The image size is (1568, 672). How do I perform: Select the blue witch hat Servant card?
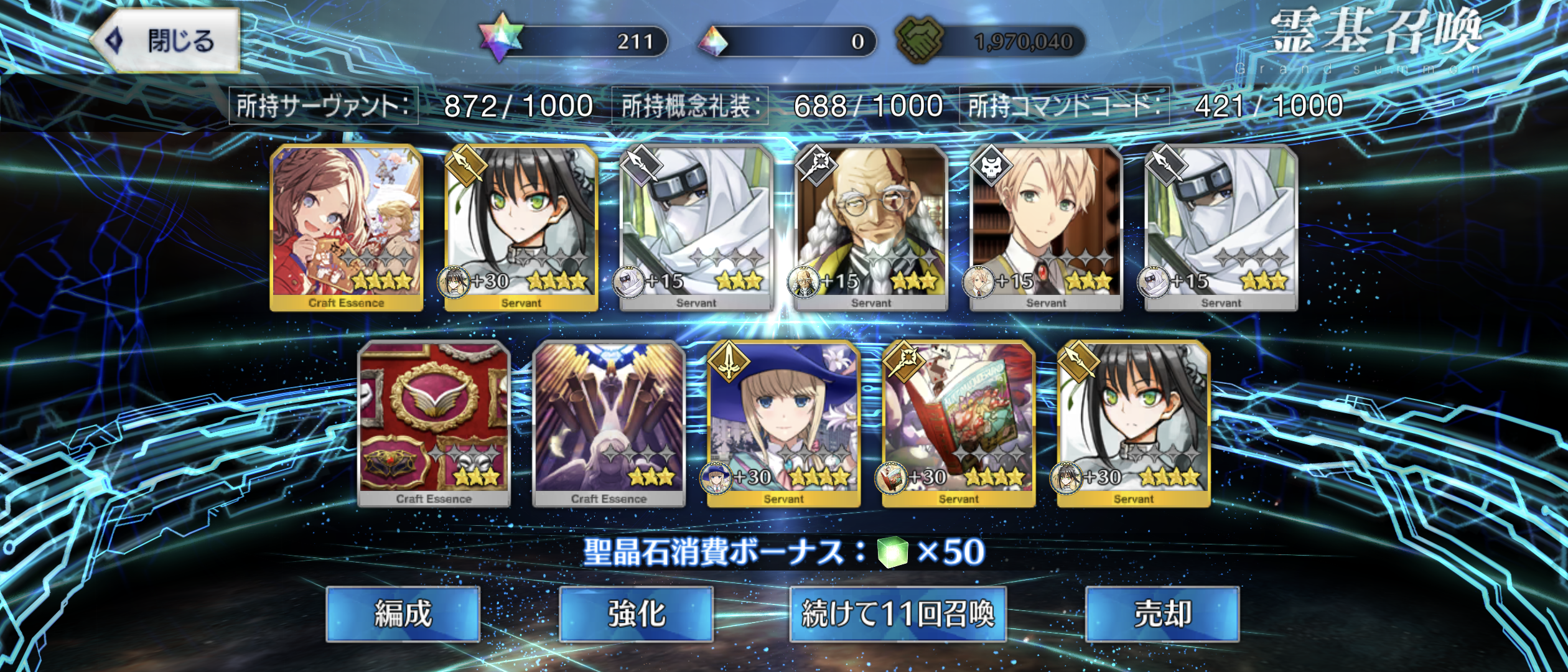pos(784,423)
